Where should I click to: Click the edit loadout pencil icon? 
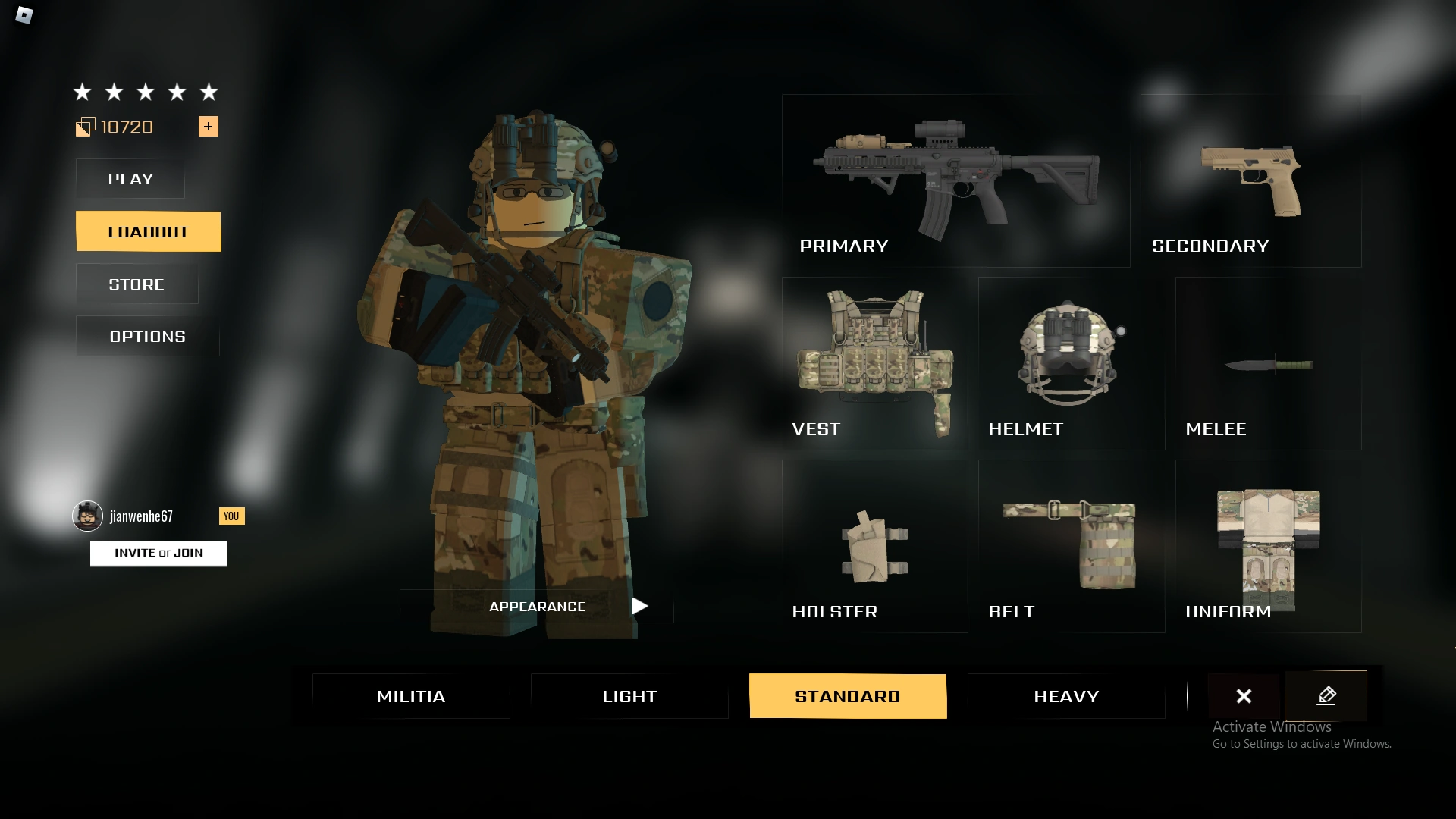[1326, 695]
